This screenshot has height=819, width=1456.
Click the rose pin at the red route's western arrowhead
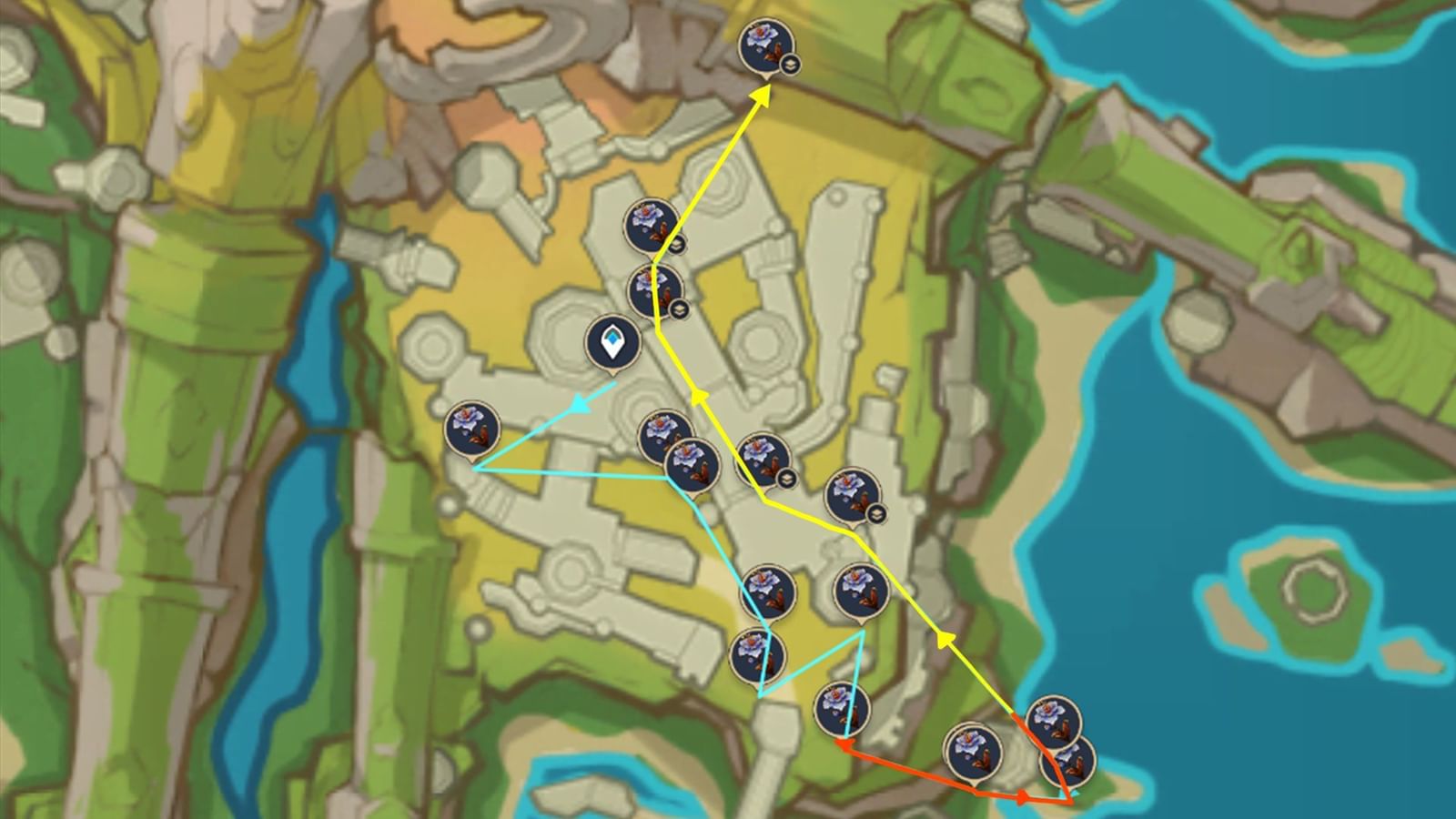click(841, 708)
